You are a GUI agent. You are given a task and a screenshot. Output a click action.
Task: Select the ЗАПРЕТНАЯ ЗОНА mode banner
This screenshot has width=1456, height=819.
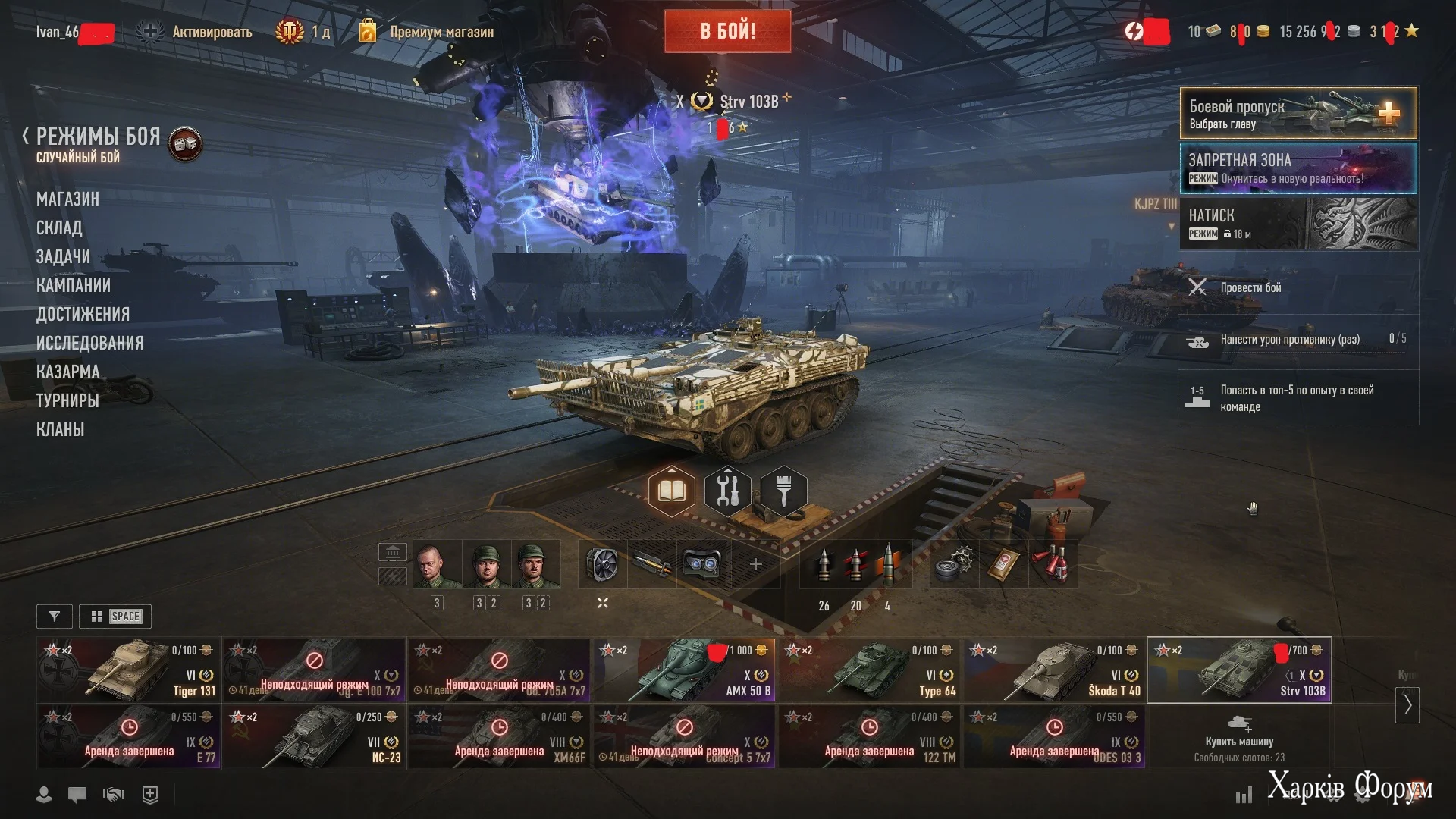[1298, 168]
